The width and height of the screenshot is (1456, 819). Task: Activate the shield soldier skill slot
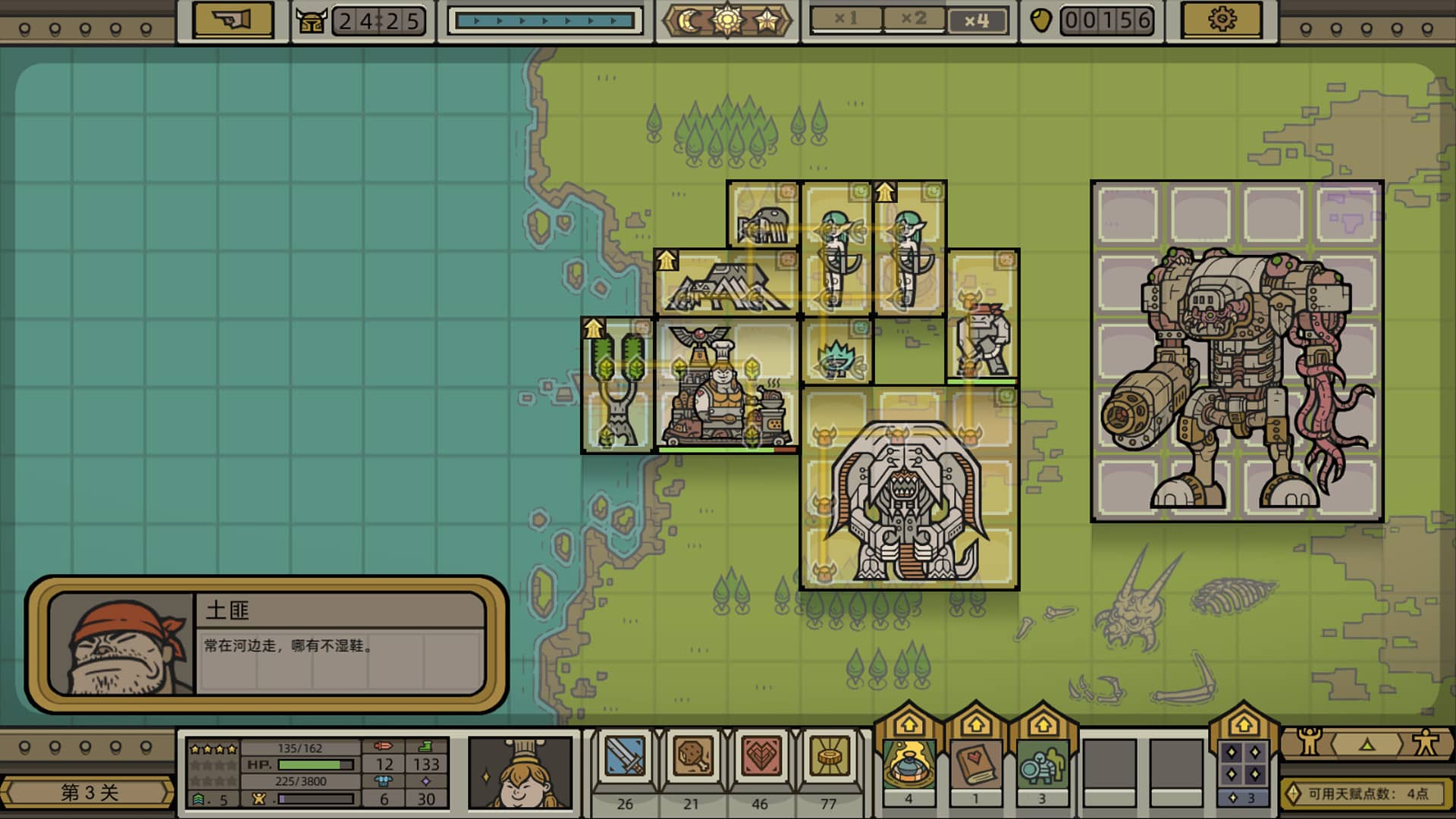coord(1042,764)
